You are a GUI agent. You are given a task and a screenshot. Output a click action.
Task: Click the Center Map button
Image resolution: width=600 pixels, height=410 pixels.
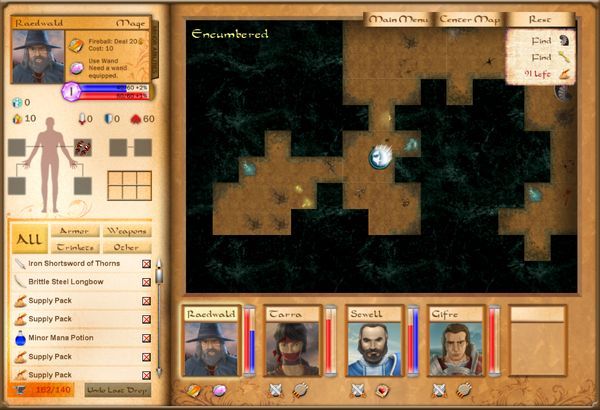[x=470, y=19]
